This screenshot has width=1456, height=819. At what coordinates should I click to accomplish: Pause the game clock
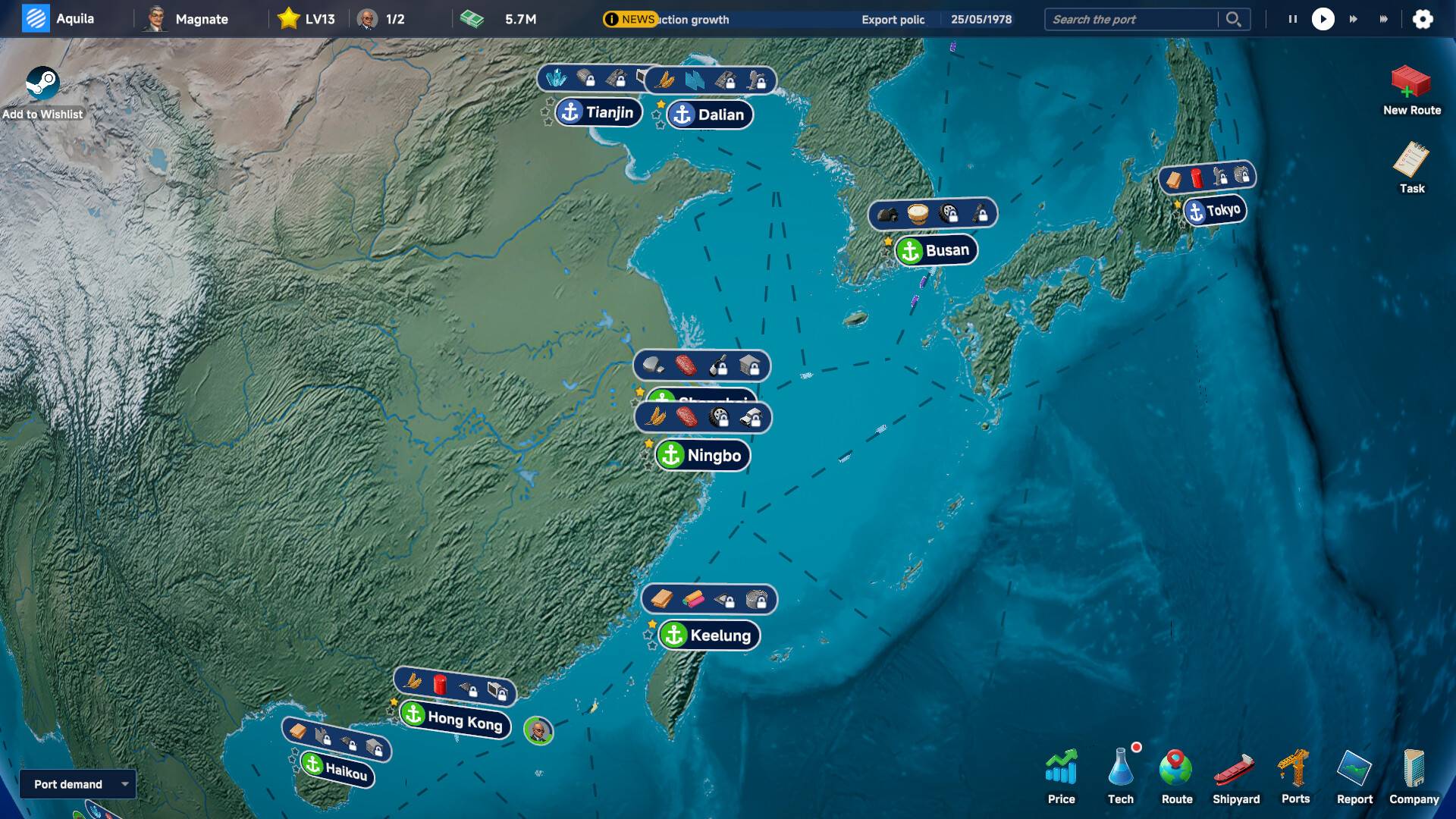pyautogui.click(x=1291, y=19)
